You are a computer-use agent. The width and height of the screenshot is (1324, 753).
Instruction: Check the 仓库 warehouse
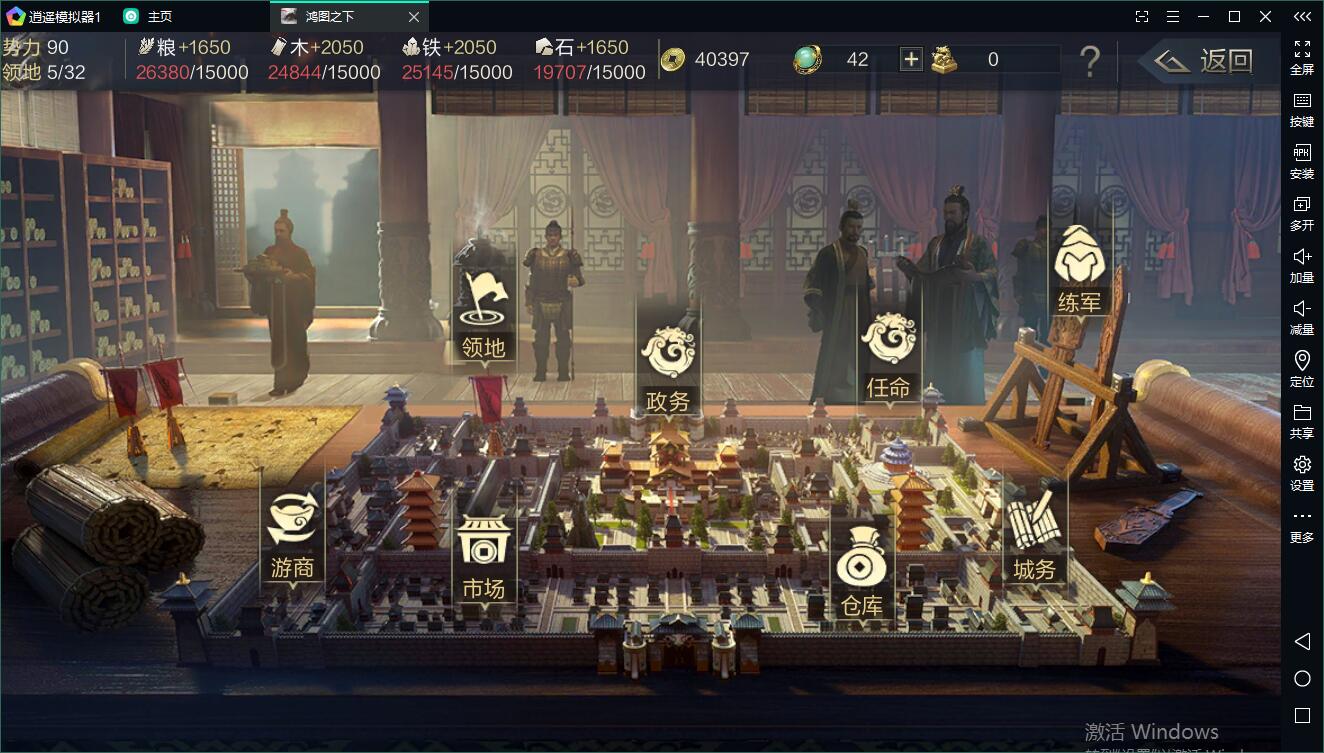pos(861,574)
